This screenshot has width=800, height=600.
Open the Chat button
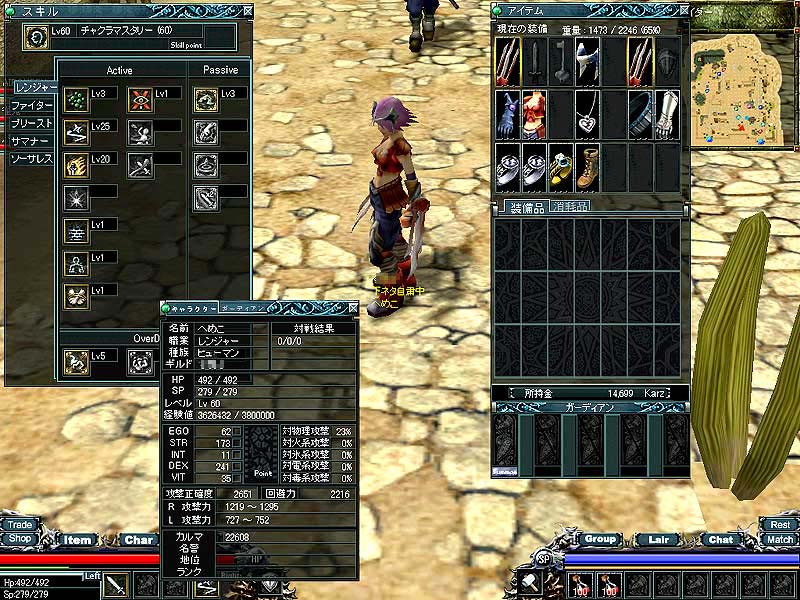[x=721, y=540]
